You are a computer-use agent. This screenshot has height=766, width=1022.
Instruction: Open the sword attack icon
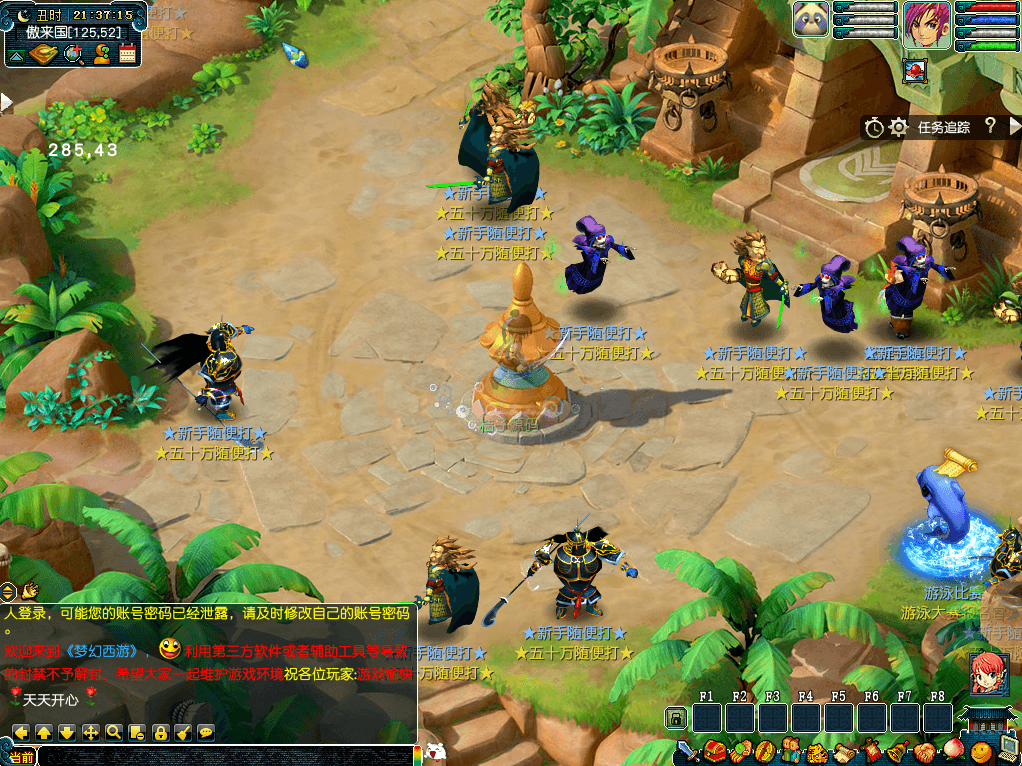[x=688, y=750]
